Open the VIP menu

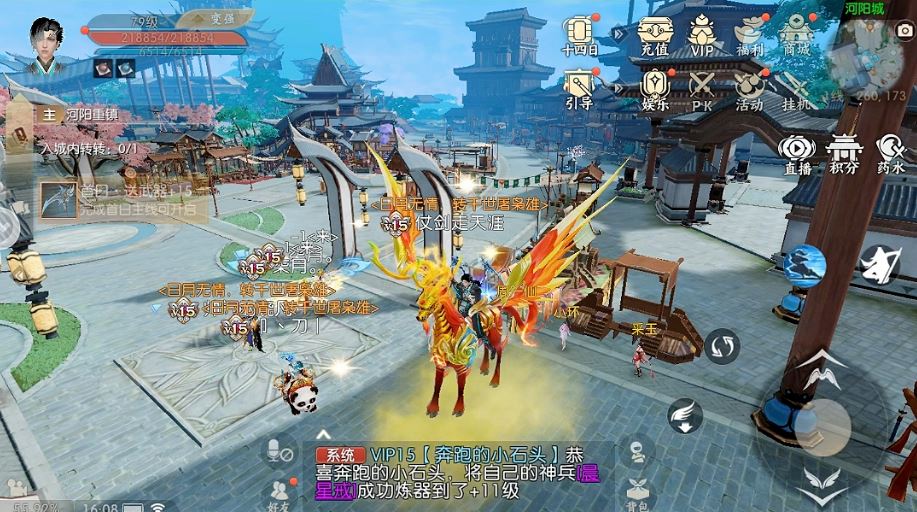tap(701, 36)
